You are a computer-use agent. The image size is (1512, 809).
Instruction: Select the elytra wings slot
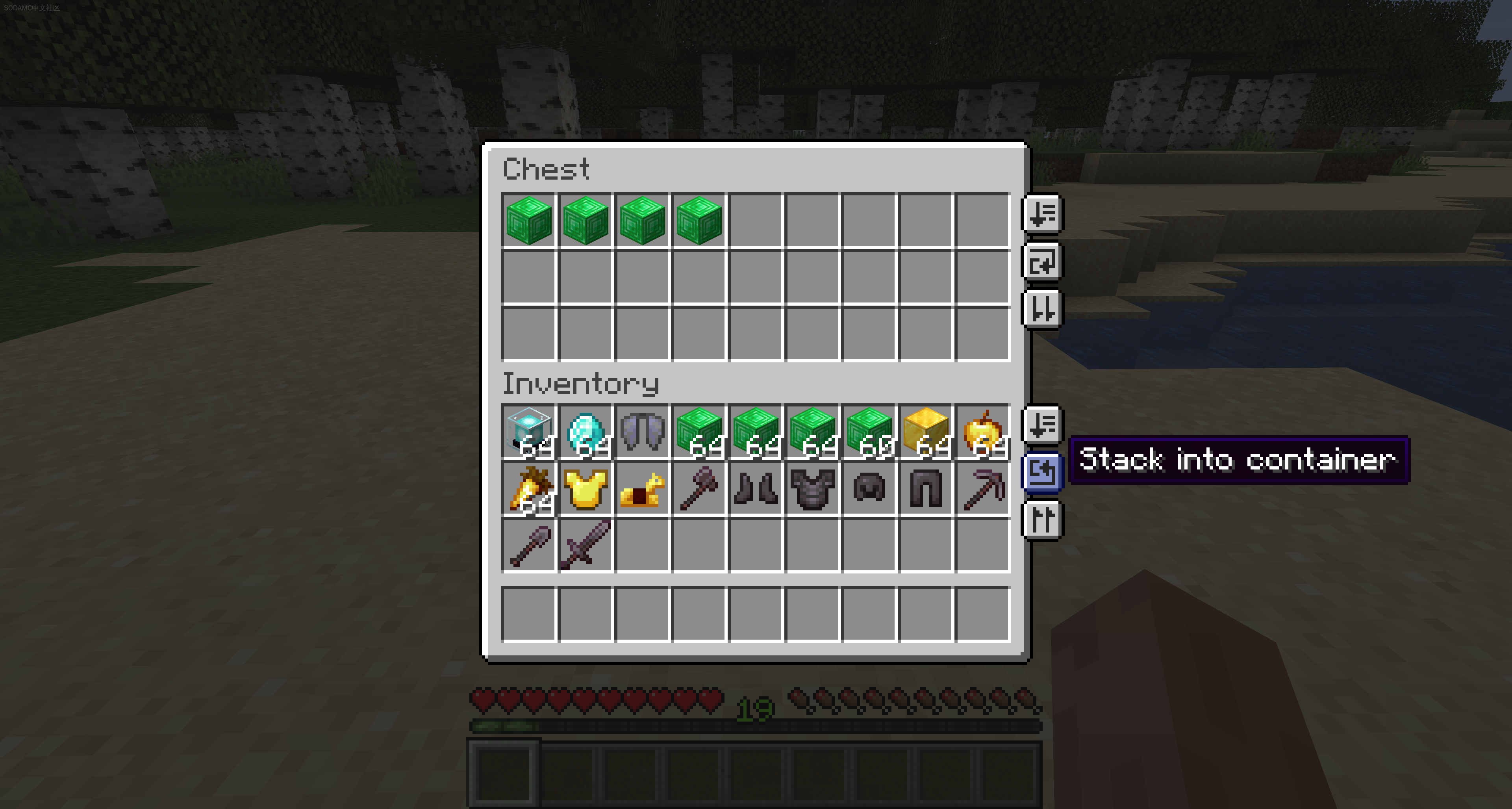[x=642, y=432]
